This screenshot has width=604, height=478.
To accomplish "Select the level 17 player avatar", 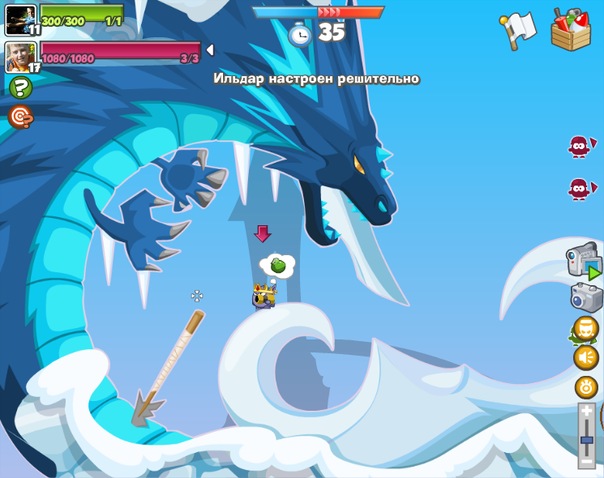I will click(x=20, y=56).
